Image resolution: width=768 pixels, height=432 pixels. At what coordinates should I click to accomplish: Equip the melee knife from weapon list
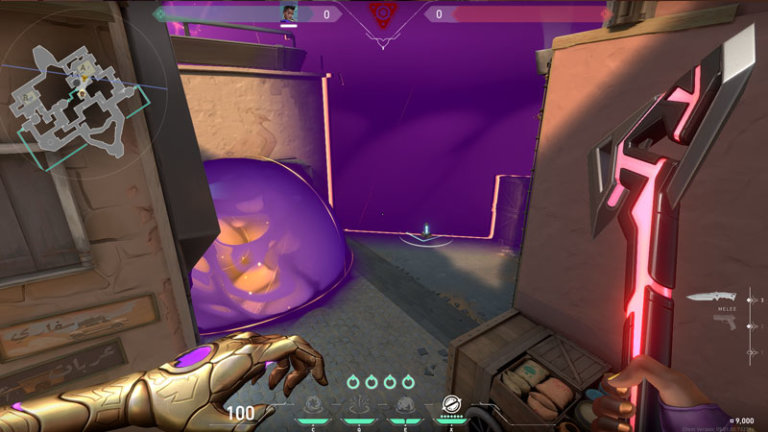click(x=711, y=297)
